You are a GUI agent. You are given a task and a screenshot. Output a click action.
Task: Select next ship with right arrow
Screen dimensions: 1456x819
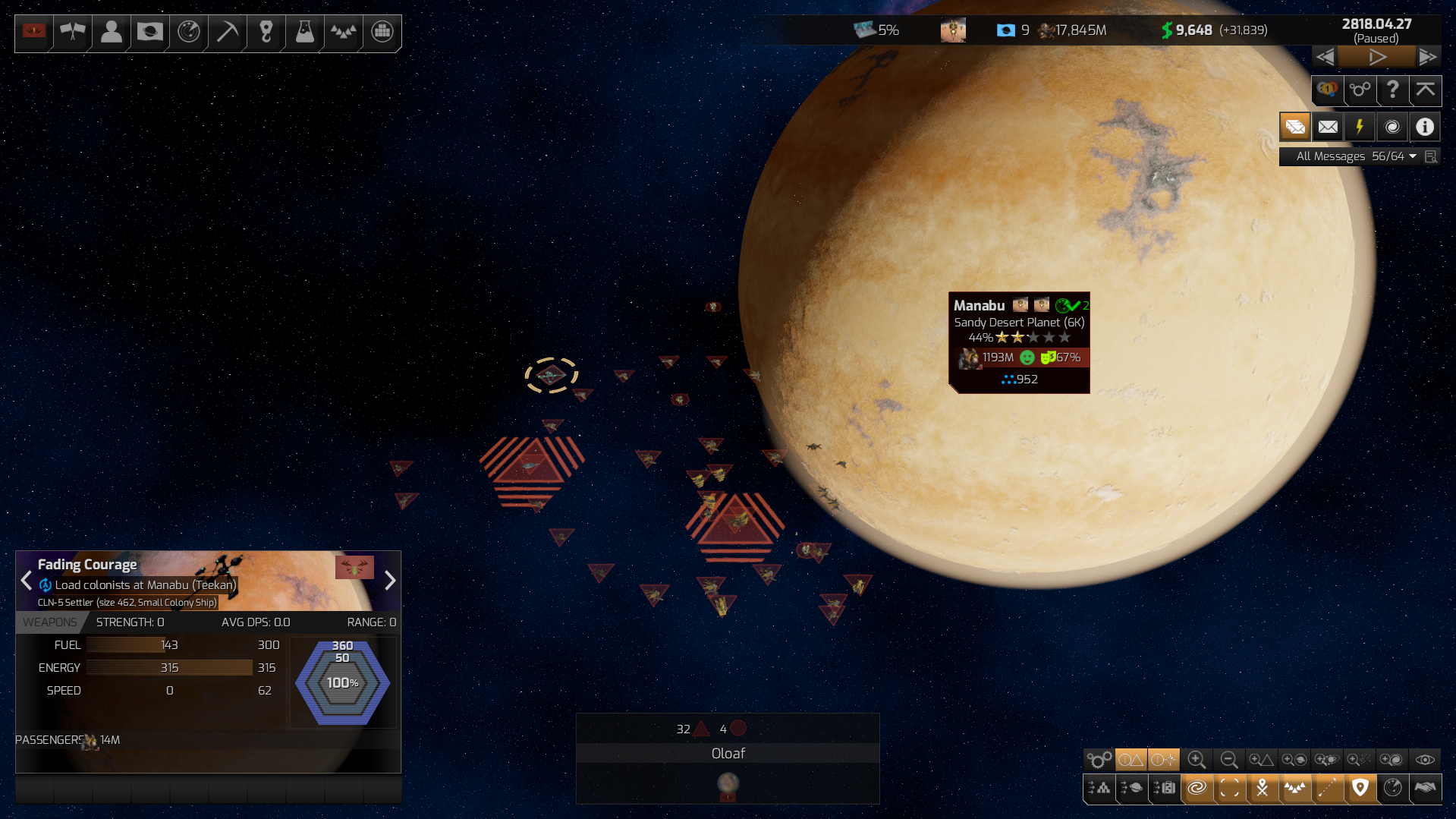point(390,581)
